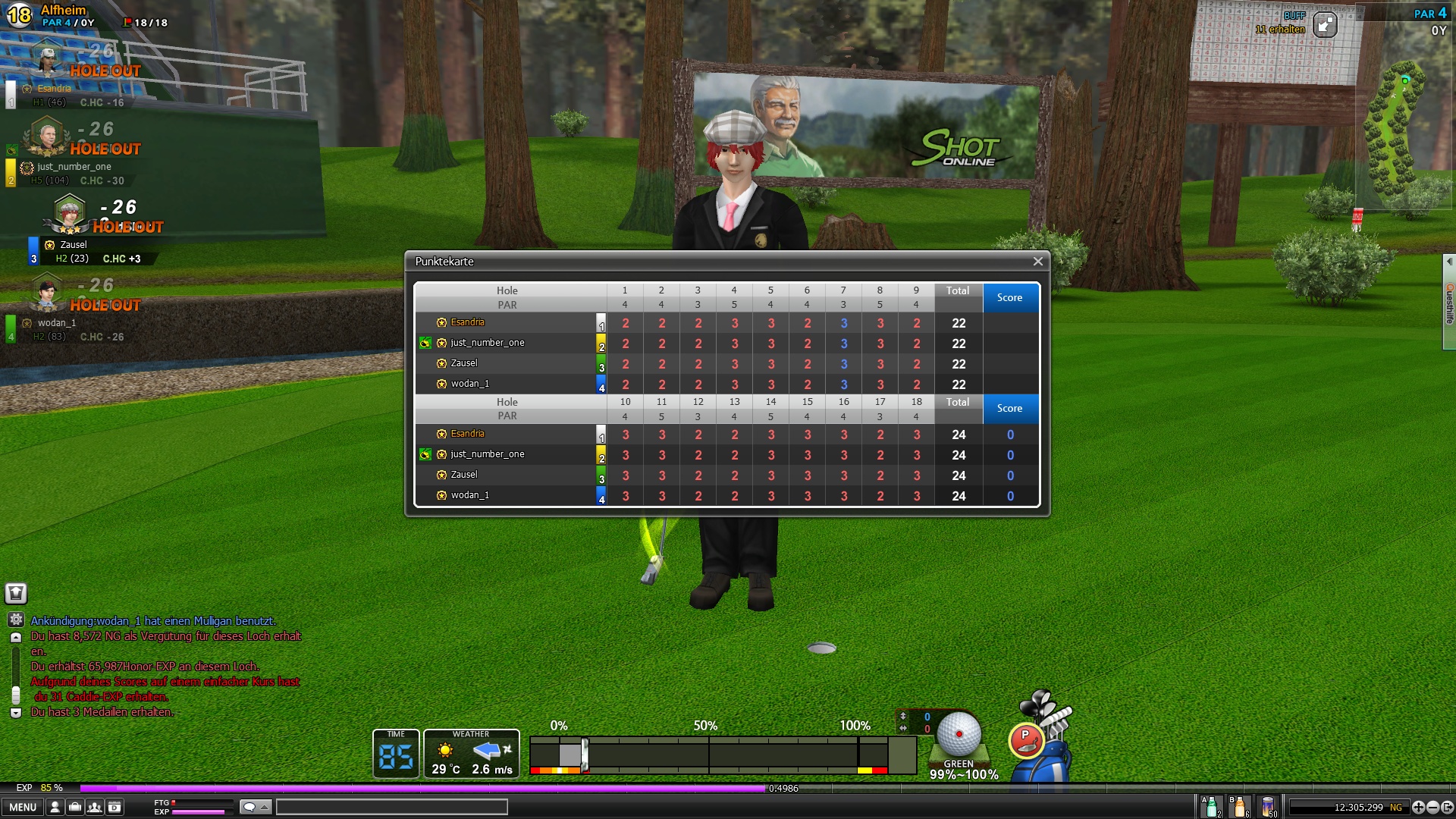Click the four-arrow move window button

[1418, 808]
